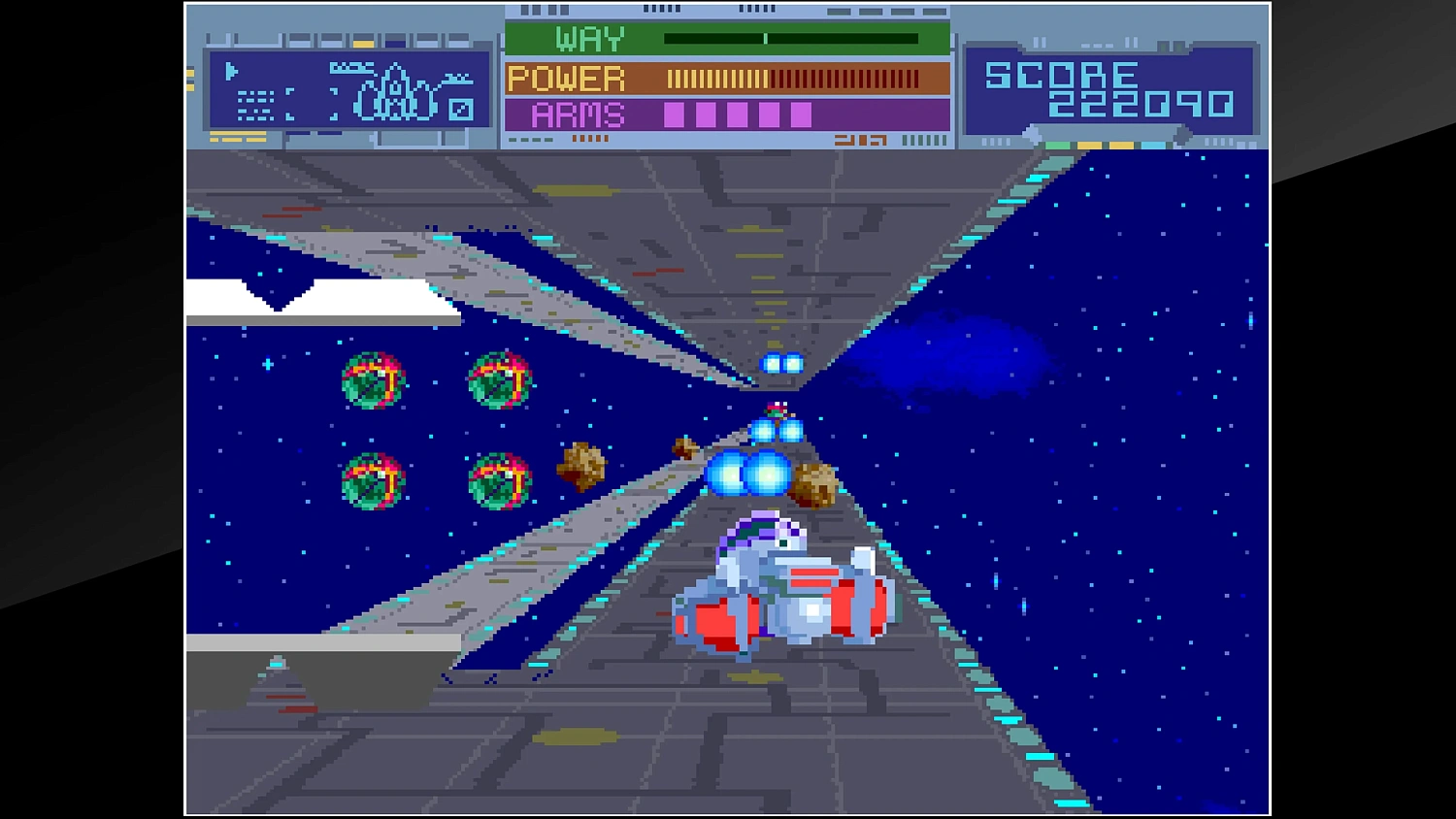Select the top-left green spore orb
This screenshot has width=1456, height=819.
(x=374, y=378)
